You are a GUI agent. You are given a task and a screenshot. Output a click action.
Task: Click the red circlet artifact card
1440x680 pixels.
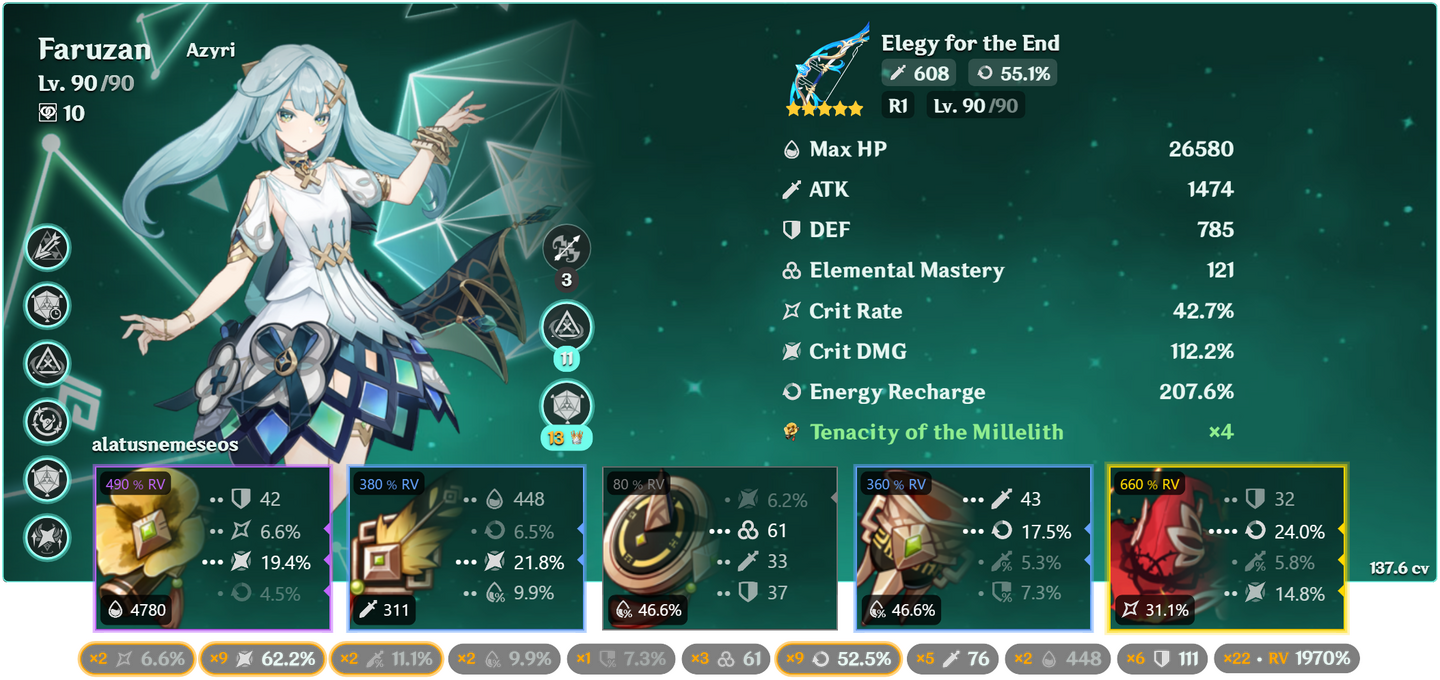(x=1227, y=549)
